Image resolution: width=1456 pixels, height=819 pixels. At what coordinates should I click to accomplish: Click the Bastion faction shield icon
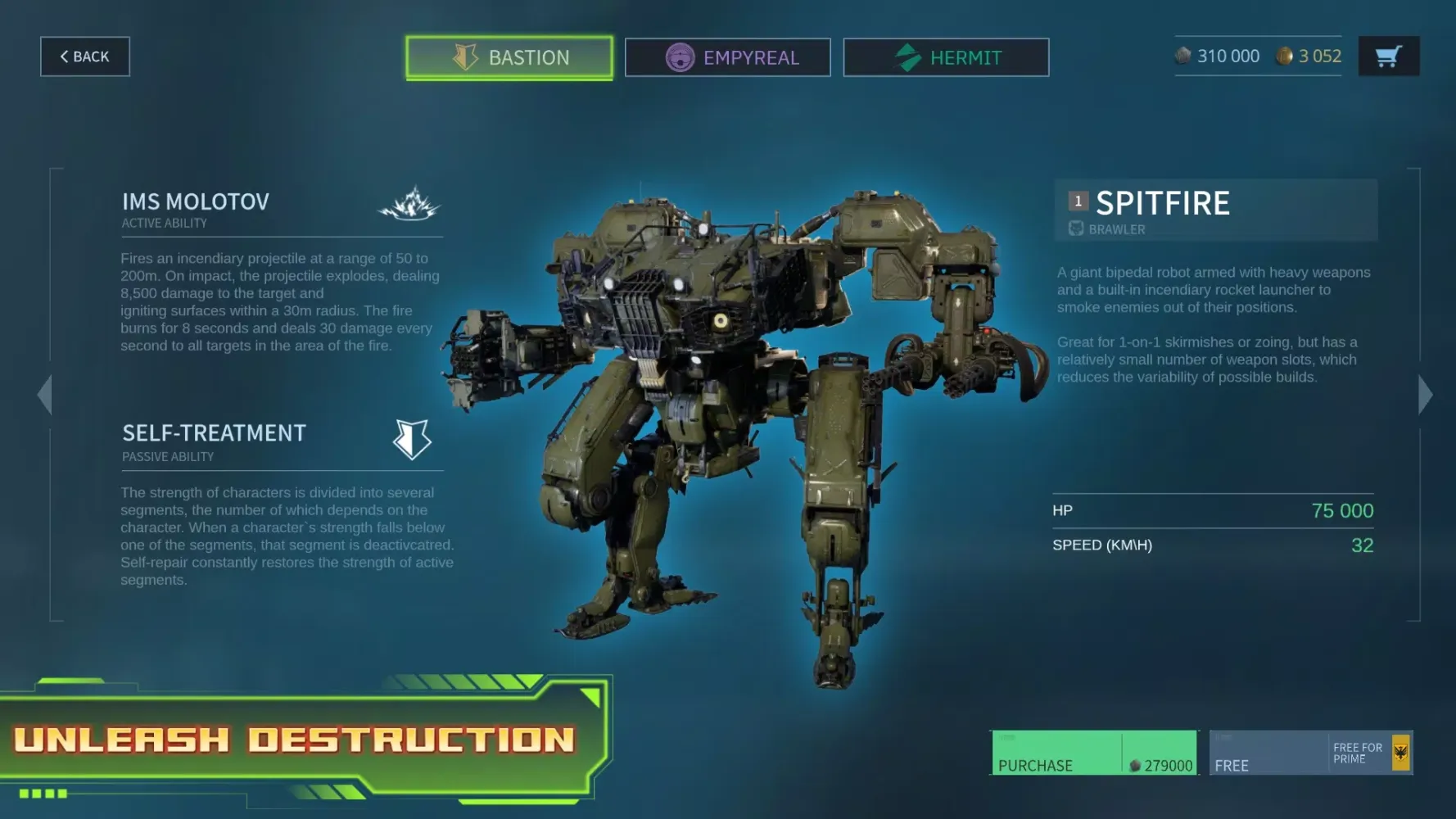[464, 57]
